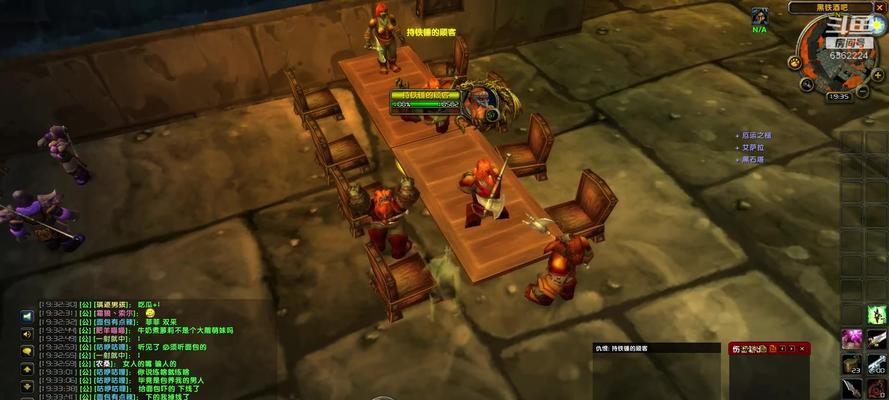
Task: Select the party member portrait marked N/A
Action: [760, 17]
